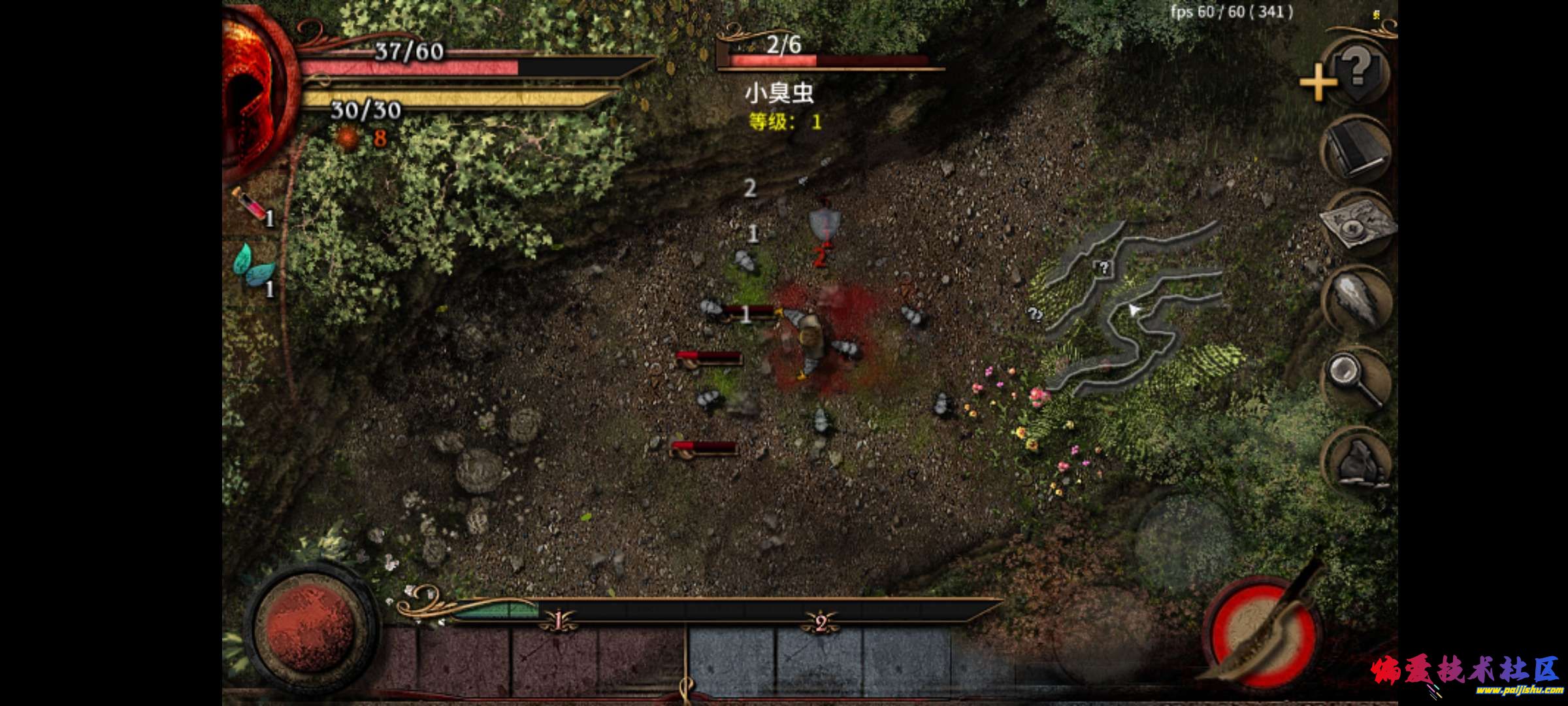Click the golden plus sign icon
1568x706 pixels.
1317,83
